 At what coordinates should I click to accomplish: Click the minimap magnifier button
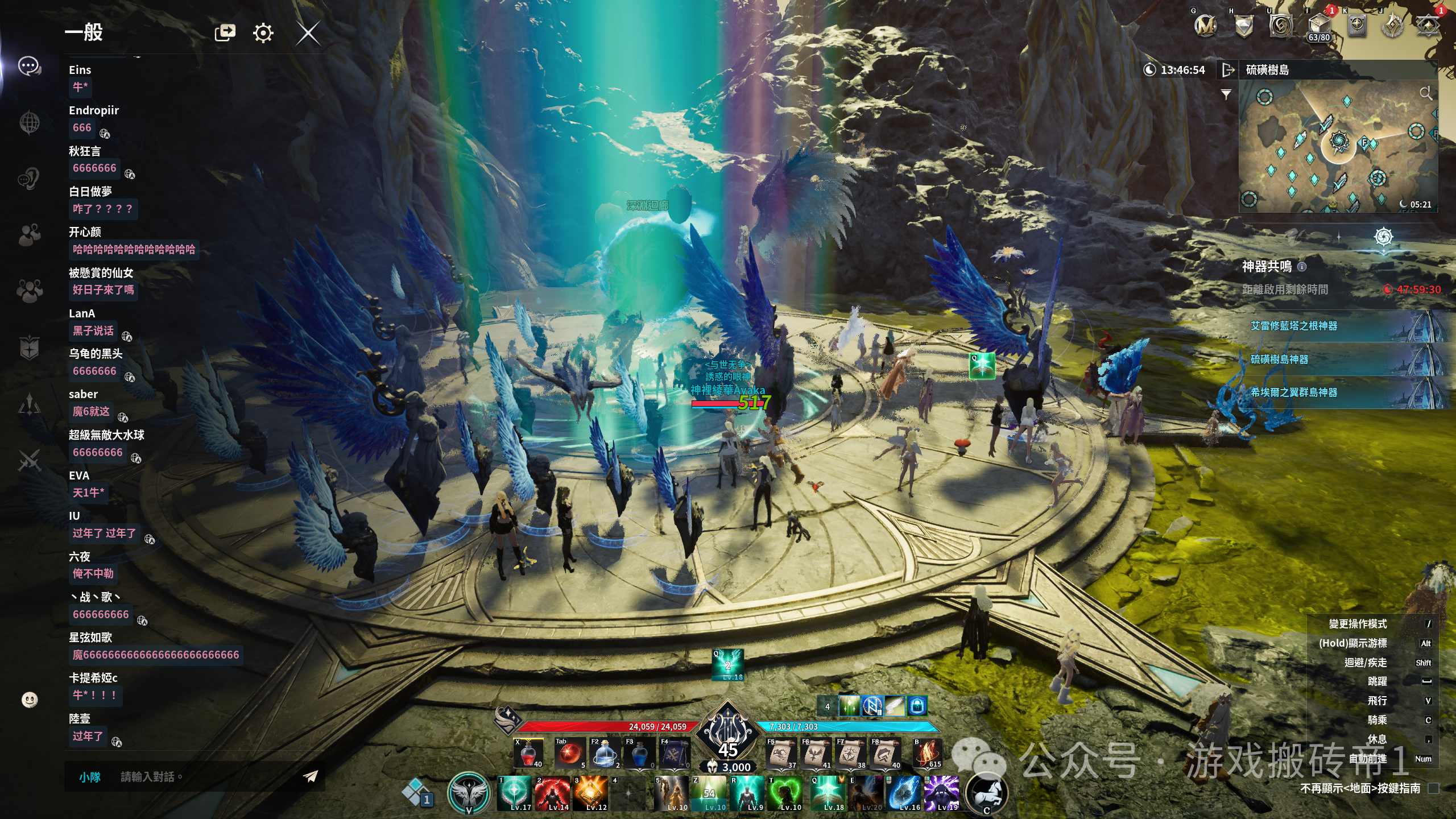click(1425, 93)
